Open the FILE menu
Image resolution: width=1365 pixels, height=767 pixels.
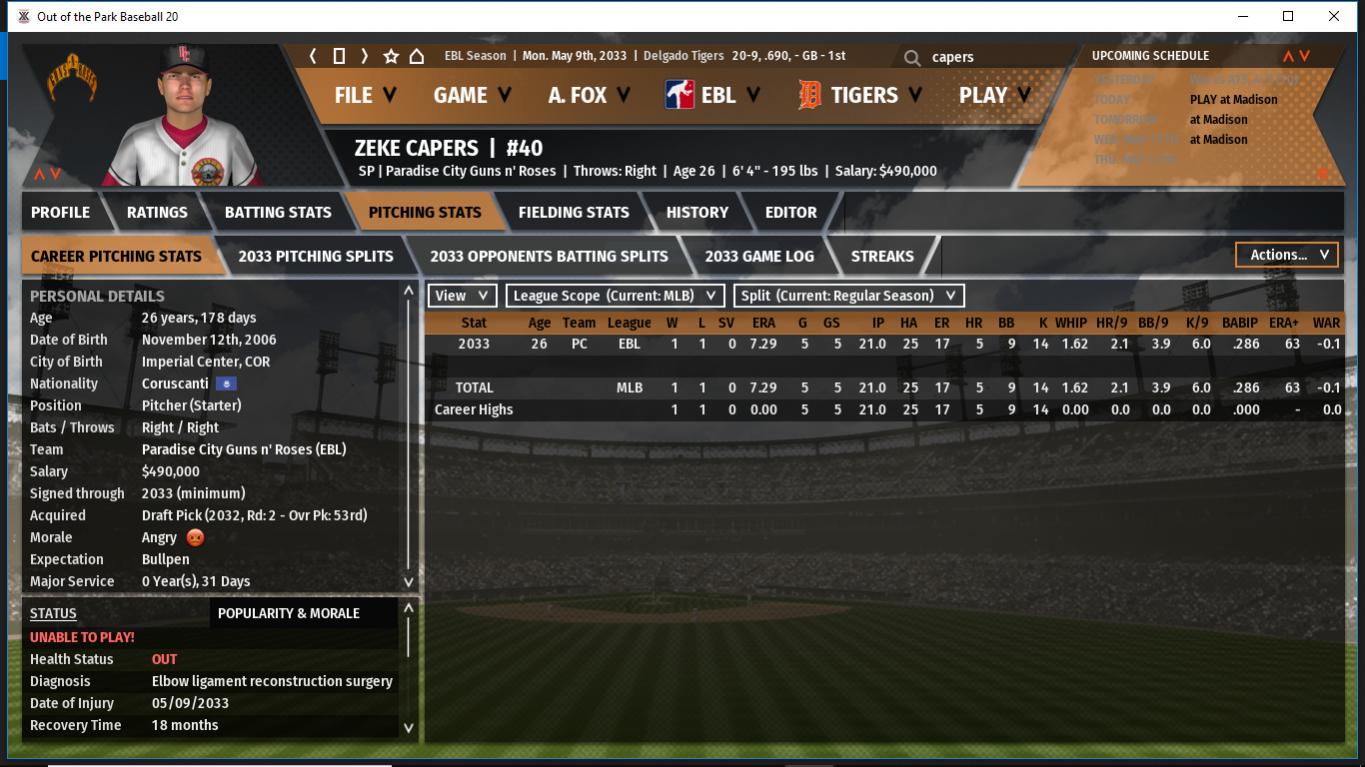coord(364,95)
